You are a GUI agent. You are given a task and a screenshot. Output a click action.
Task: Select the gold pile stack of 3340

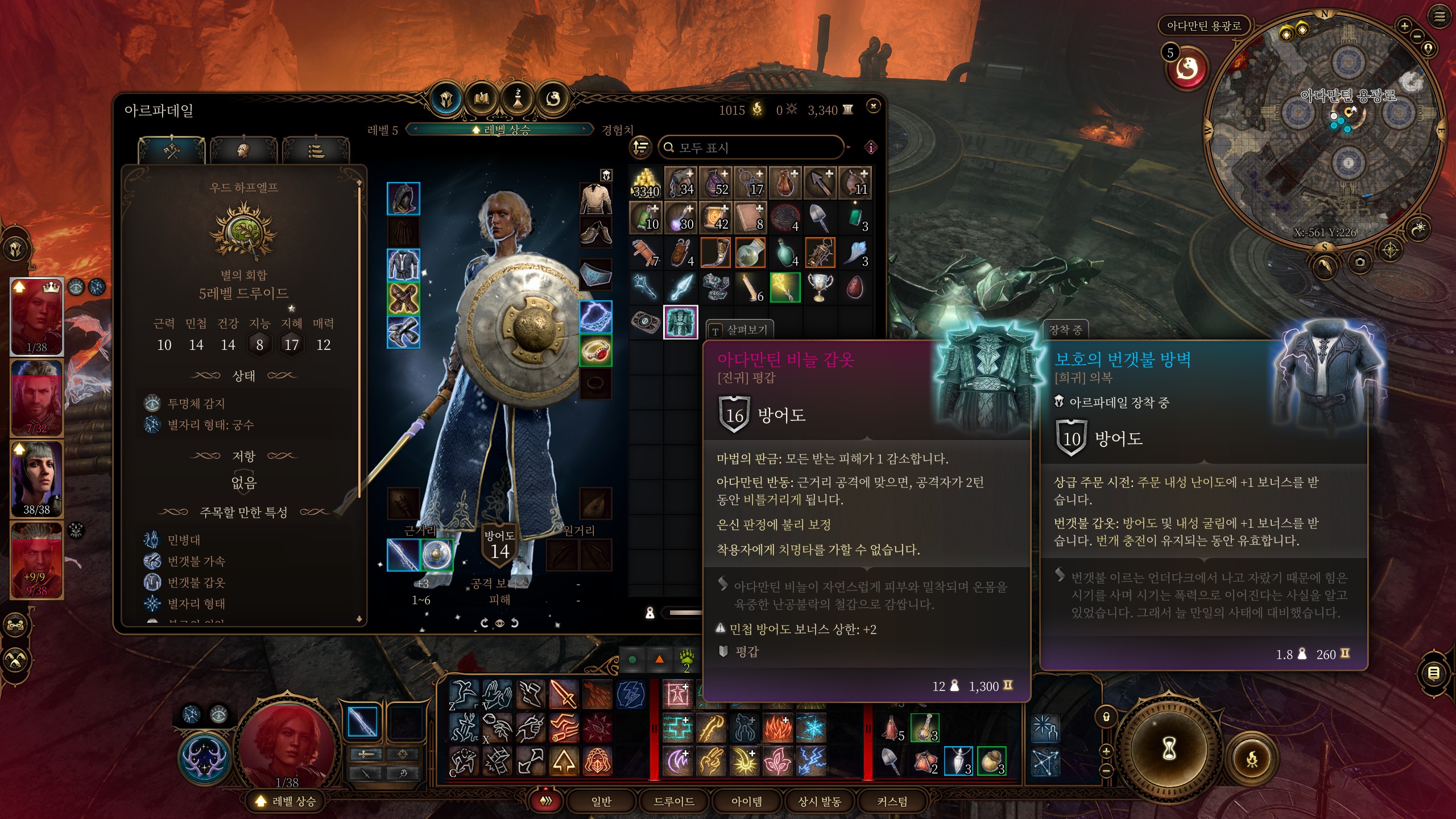(x=646, y=183)
